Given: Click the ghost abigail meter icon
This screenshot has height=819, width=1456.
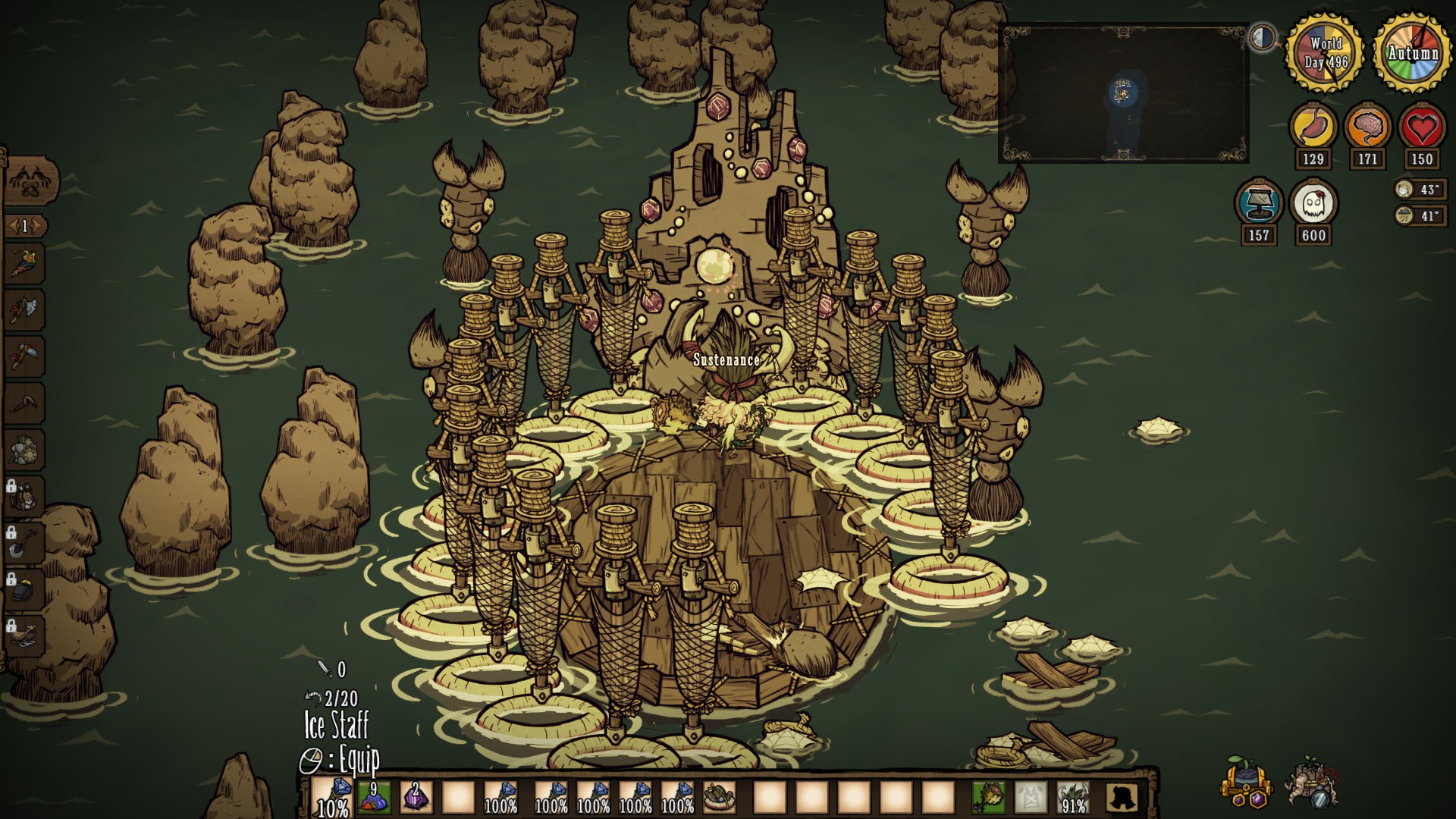Looking at the screenshot, I should pyautogui.click(x=1313, y=203).
